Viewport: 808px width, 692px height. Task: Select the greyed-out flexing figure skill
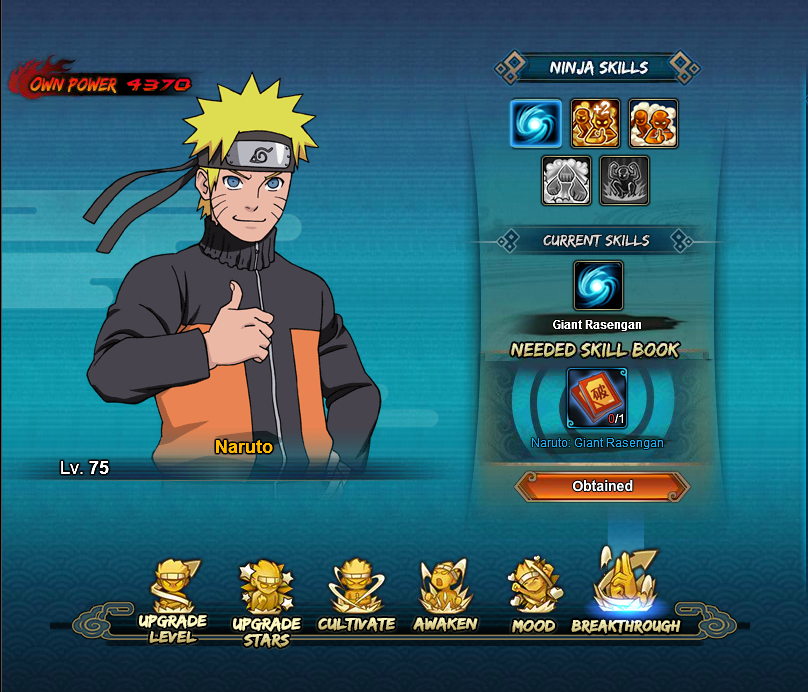pos(624,181)
